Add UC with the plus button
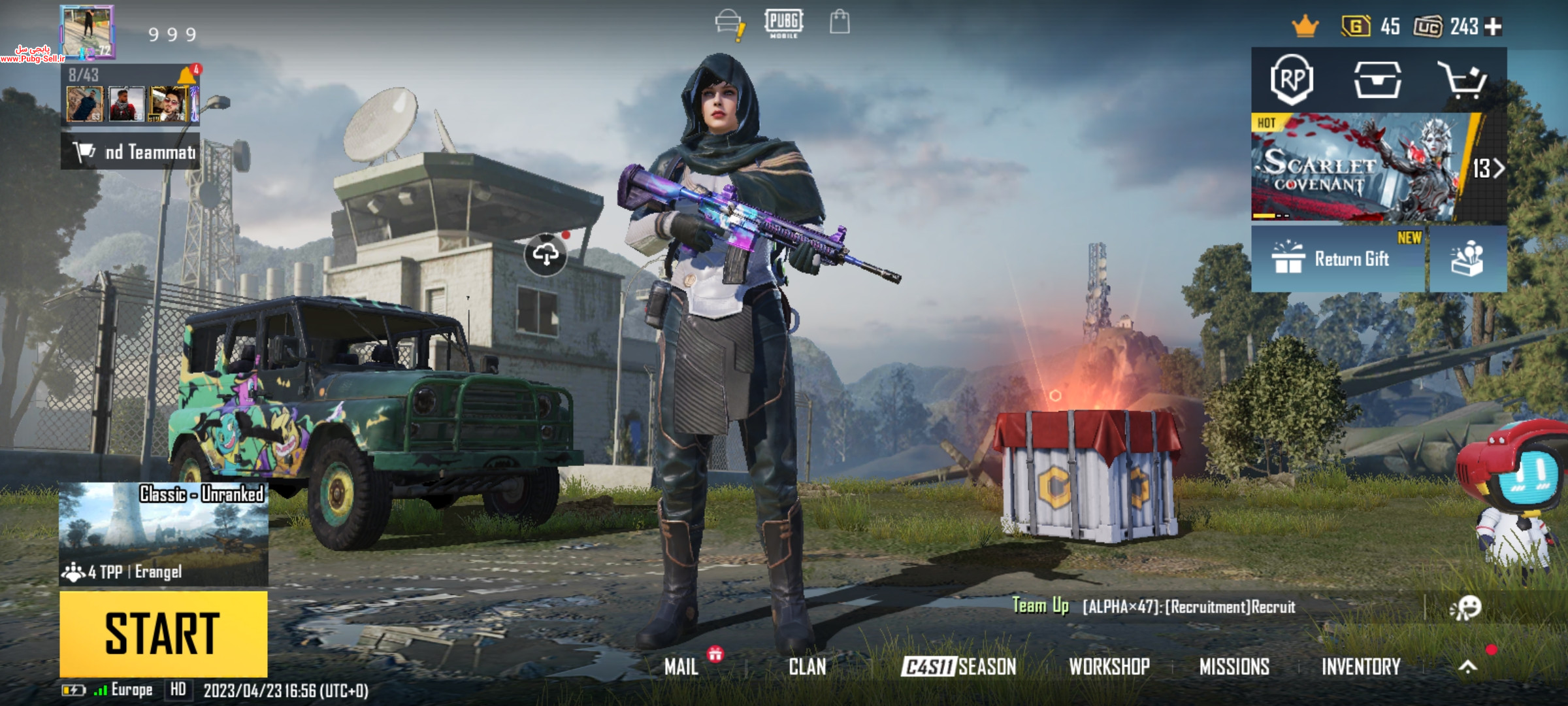The width and height of the screenshot is (1568, 706). click(x=1494, y=26)
